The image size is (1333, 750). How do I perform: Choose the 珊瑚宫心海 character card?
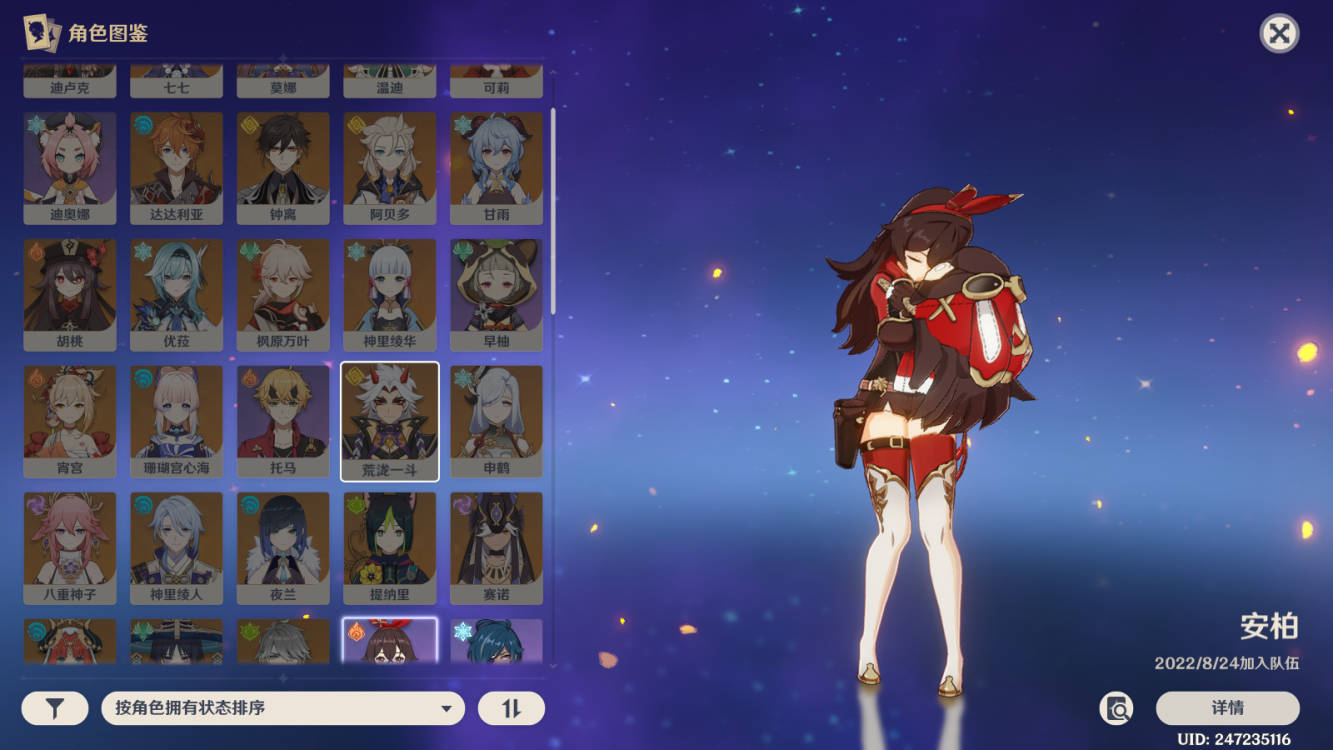[176, 421]
